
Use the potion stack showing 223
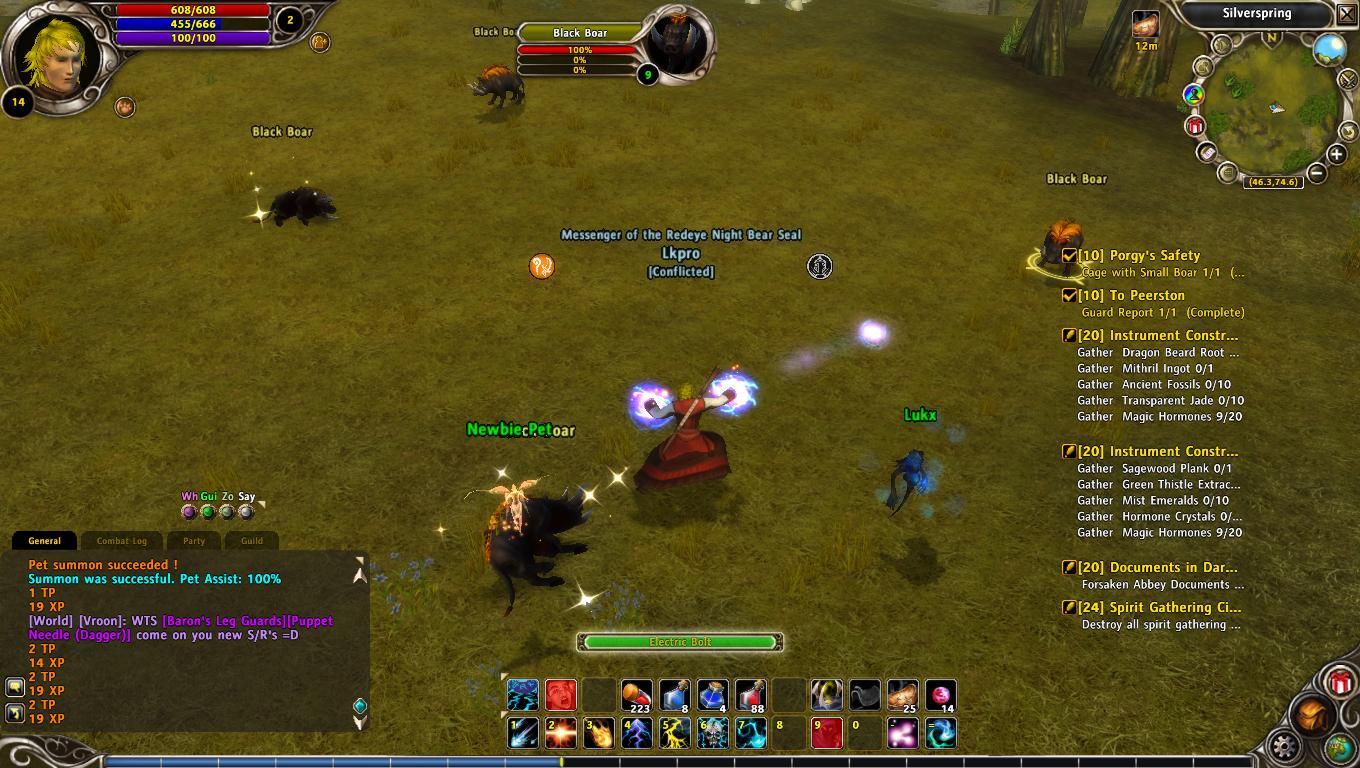[636, 695]
